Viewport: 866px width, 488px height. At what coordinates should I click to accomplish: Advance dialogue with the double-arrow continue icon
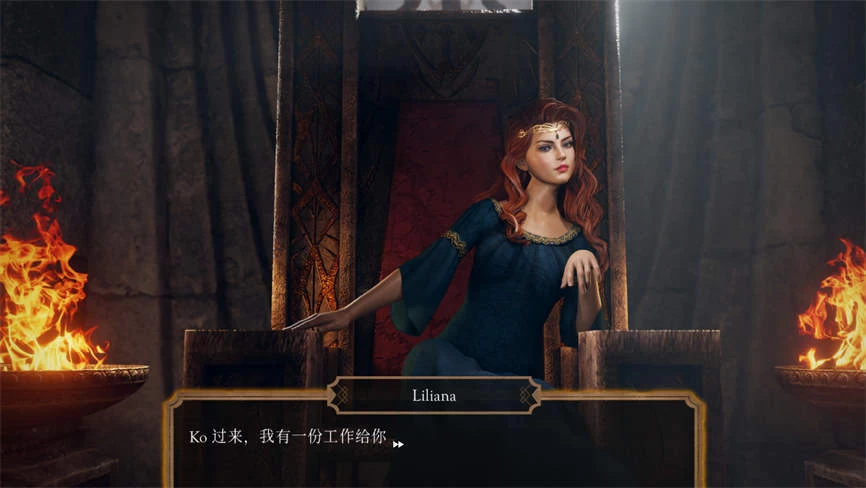tap(398, 444)
